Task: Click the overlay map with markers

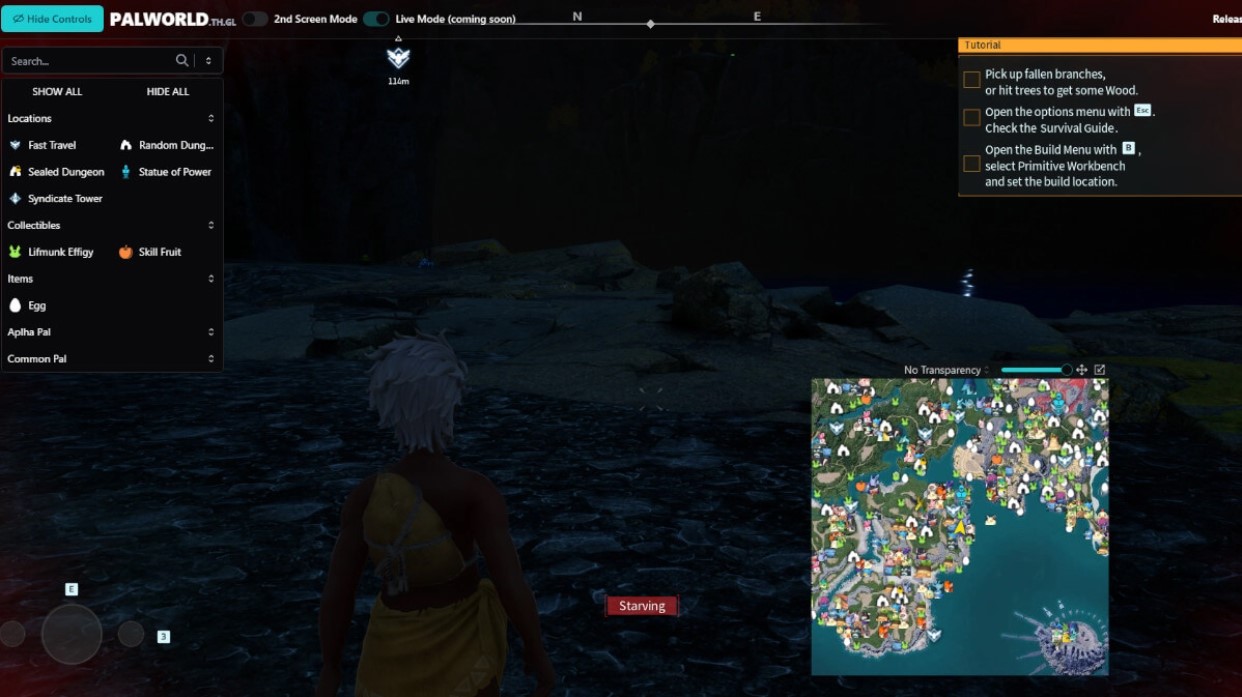Action: click(x=959, y=527)
